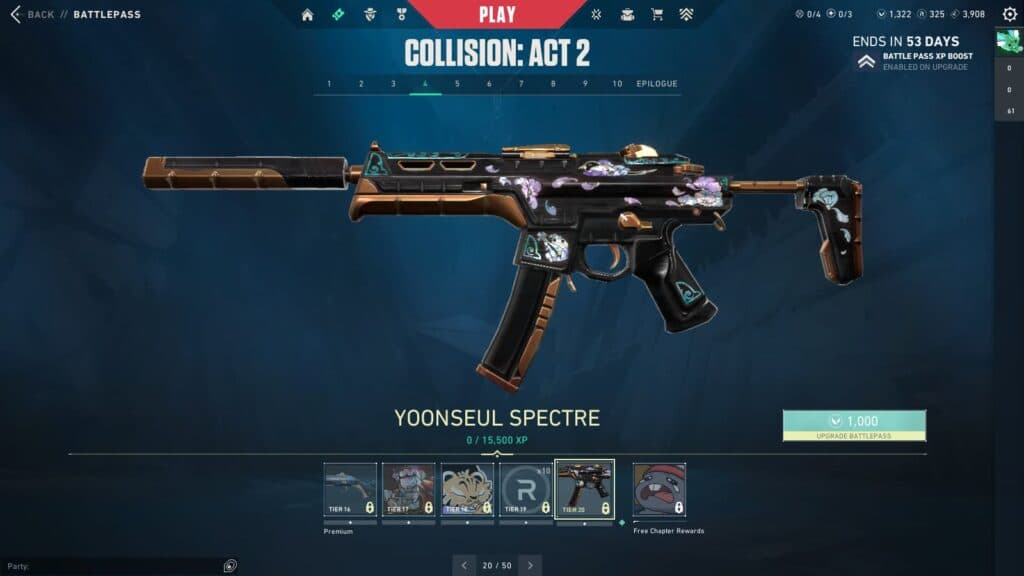Advance to the next reward page arrow
This screenshot has width=1024, height=576.
point(530,565)
